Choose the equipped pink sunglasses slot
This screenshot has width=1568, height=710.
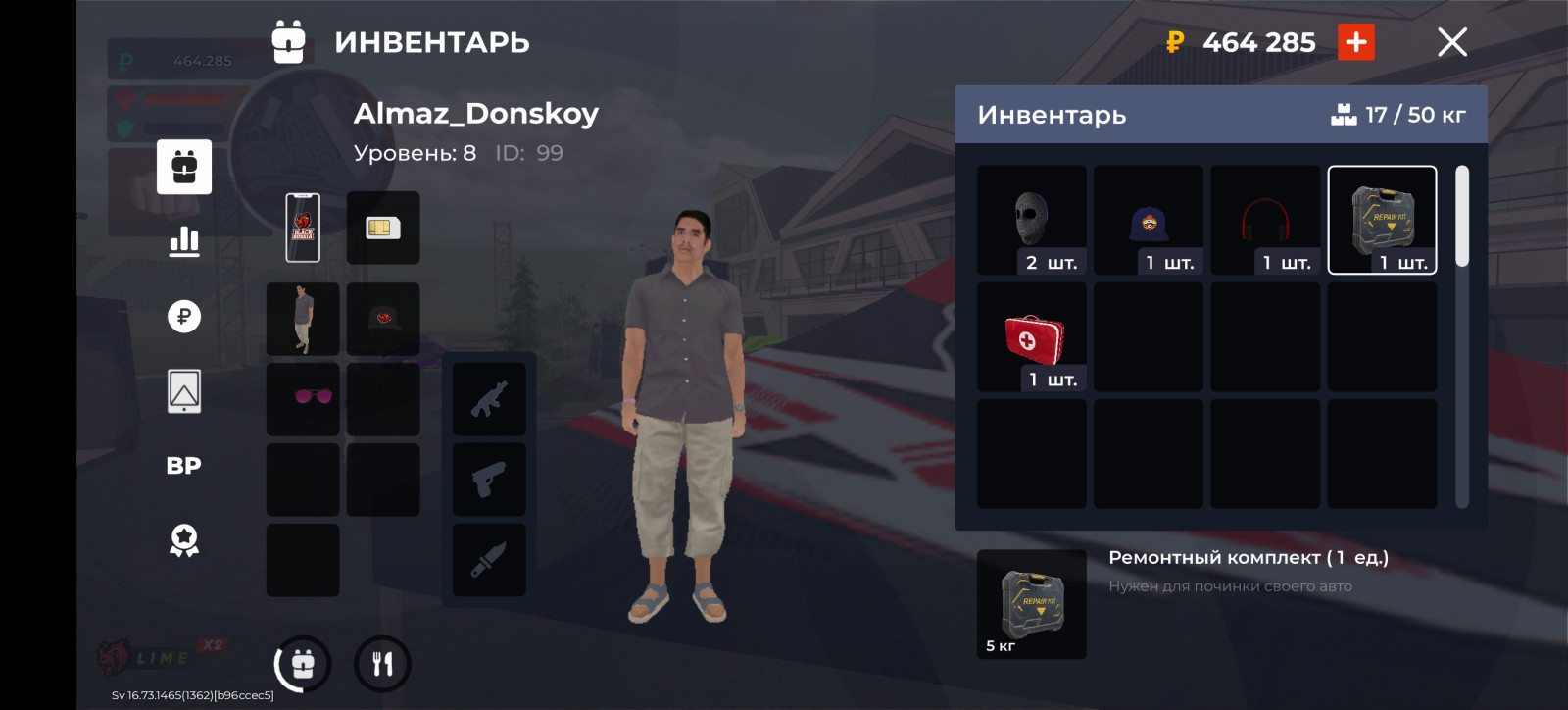(303, 399)
